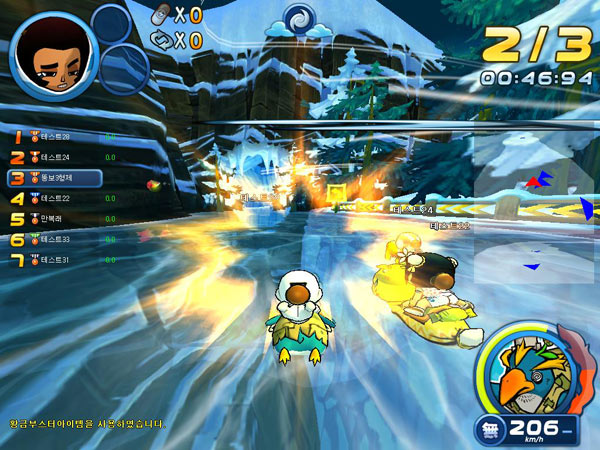600x450 pixels.
Task: Click the pill item counter icon
Action: tap(161, 15)
